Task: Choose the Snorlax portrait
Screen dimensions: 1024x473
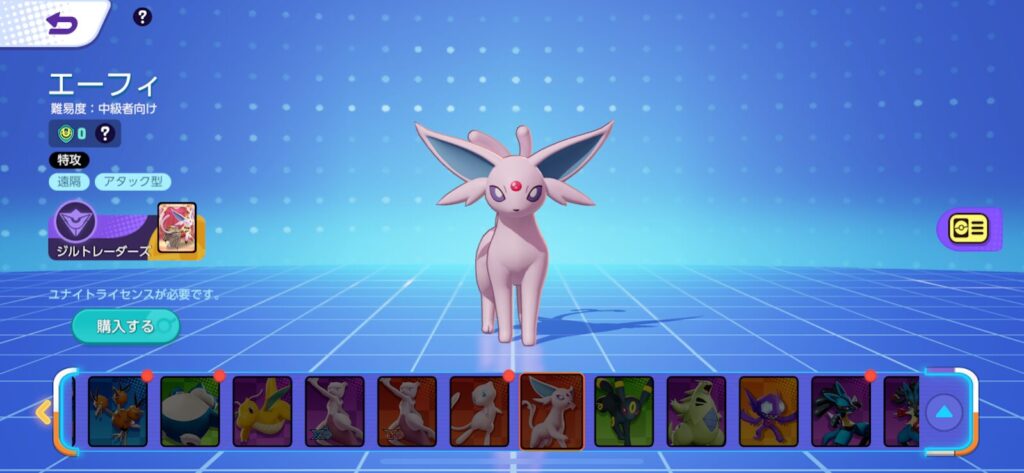Action: 190,411
